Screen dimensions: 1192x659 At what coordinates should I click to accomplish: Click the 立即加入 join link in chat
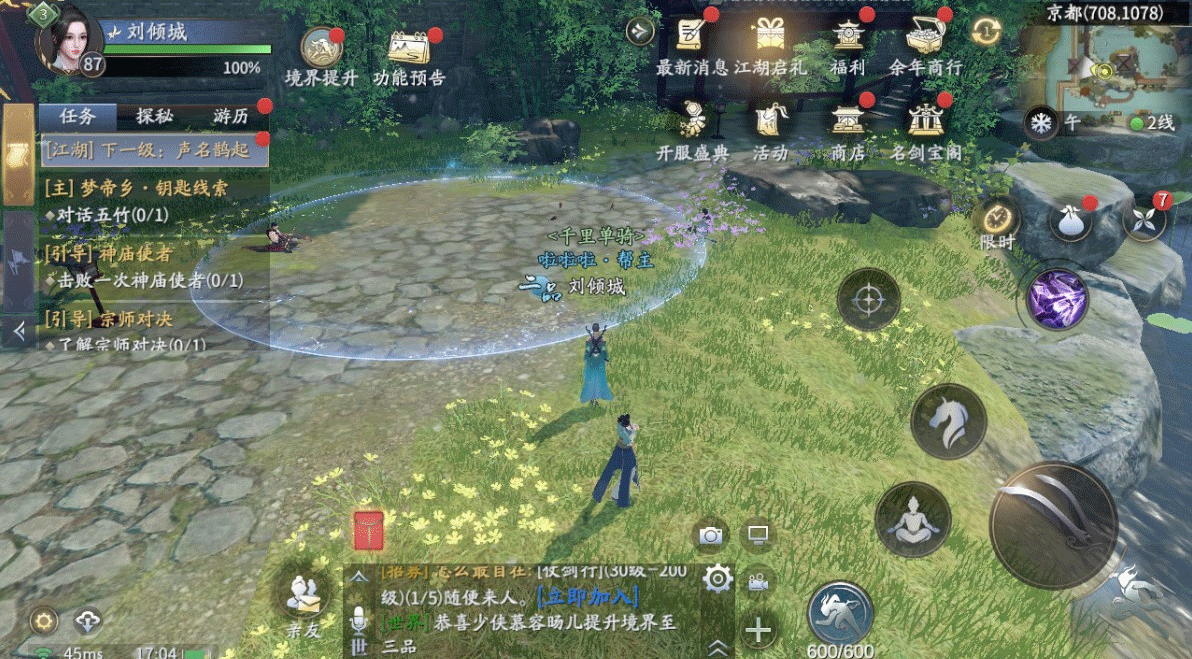(x=587, y=597)
